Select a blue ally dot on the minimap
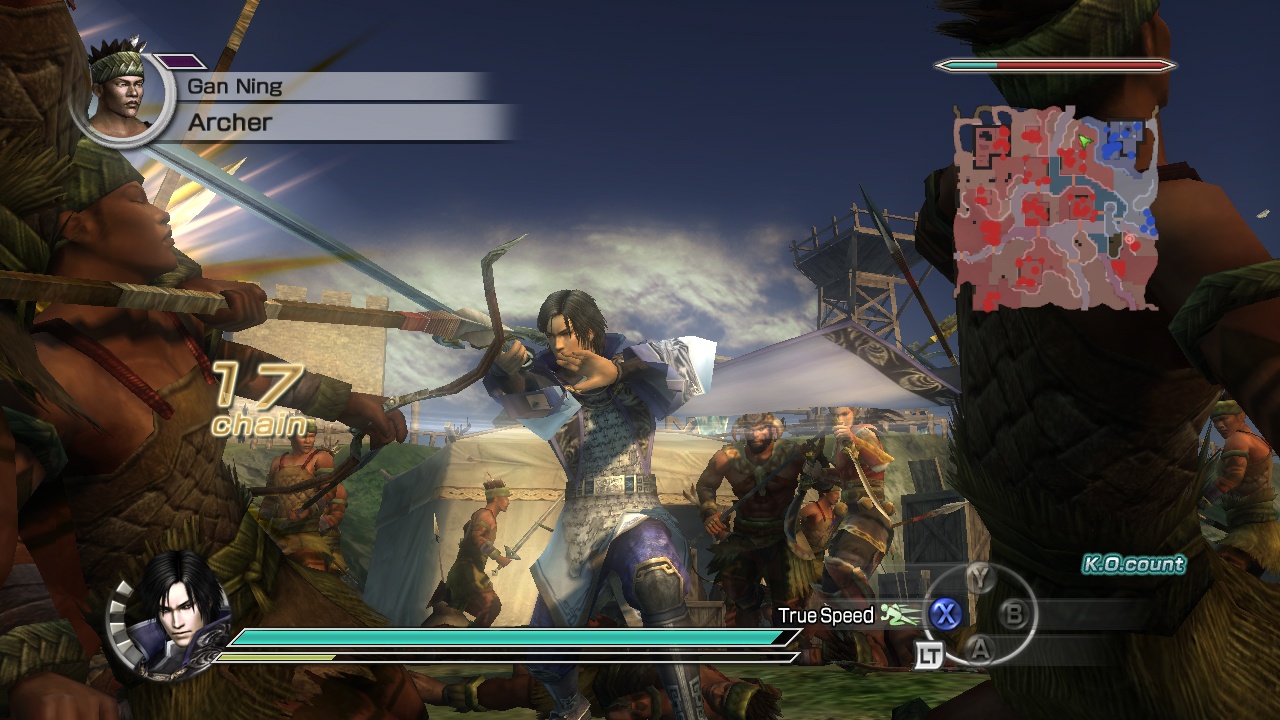The height and width of the screenshot is (720, 1280). (x=1113, y=147)
